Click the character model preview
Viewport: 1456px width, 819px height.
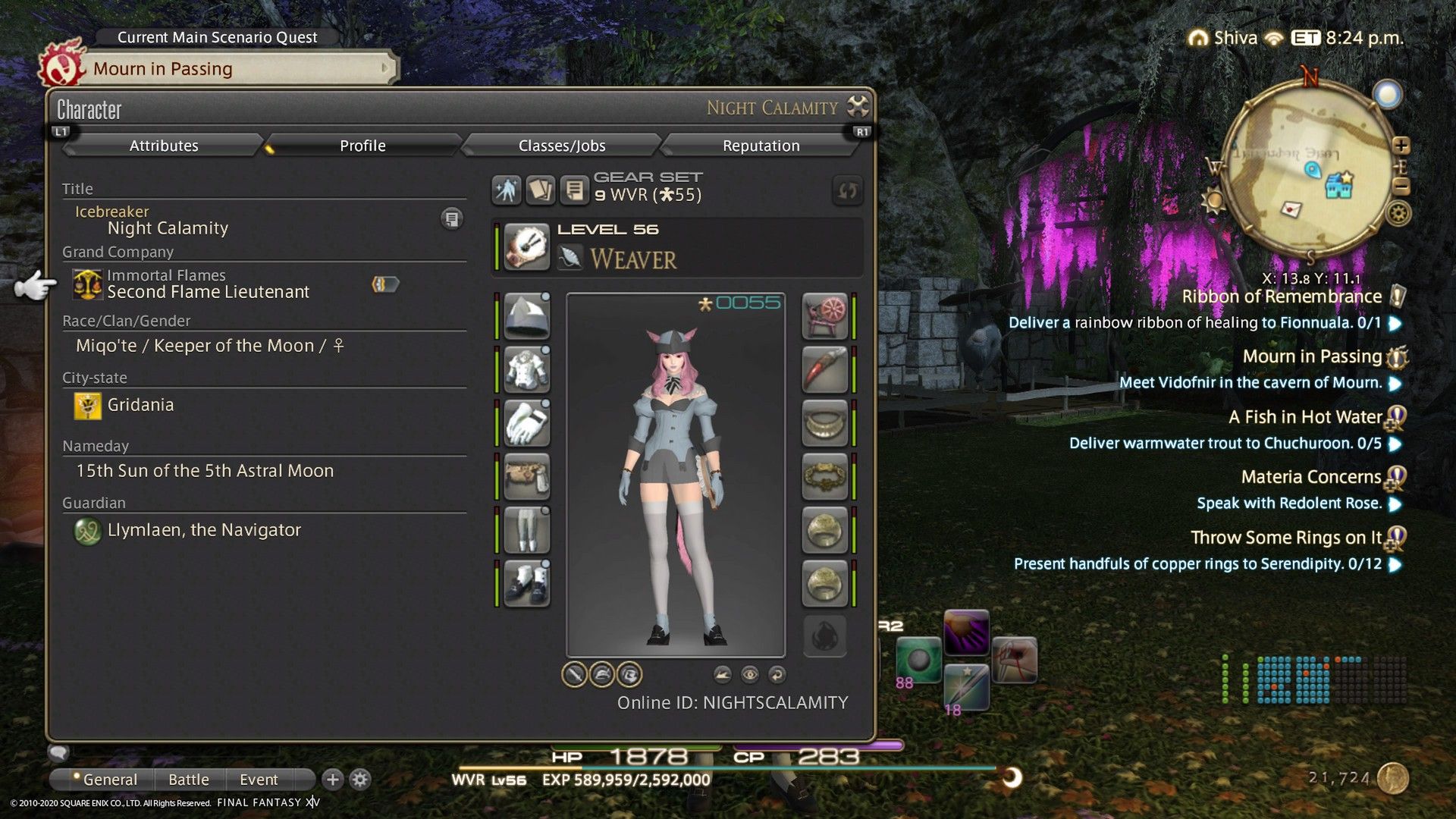(x=675, y=470)
